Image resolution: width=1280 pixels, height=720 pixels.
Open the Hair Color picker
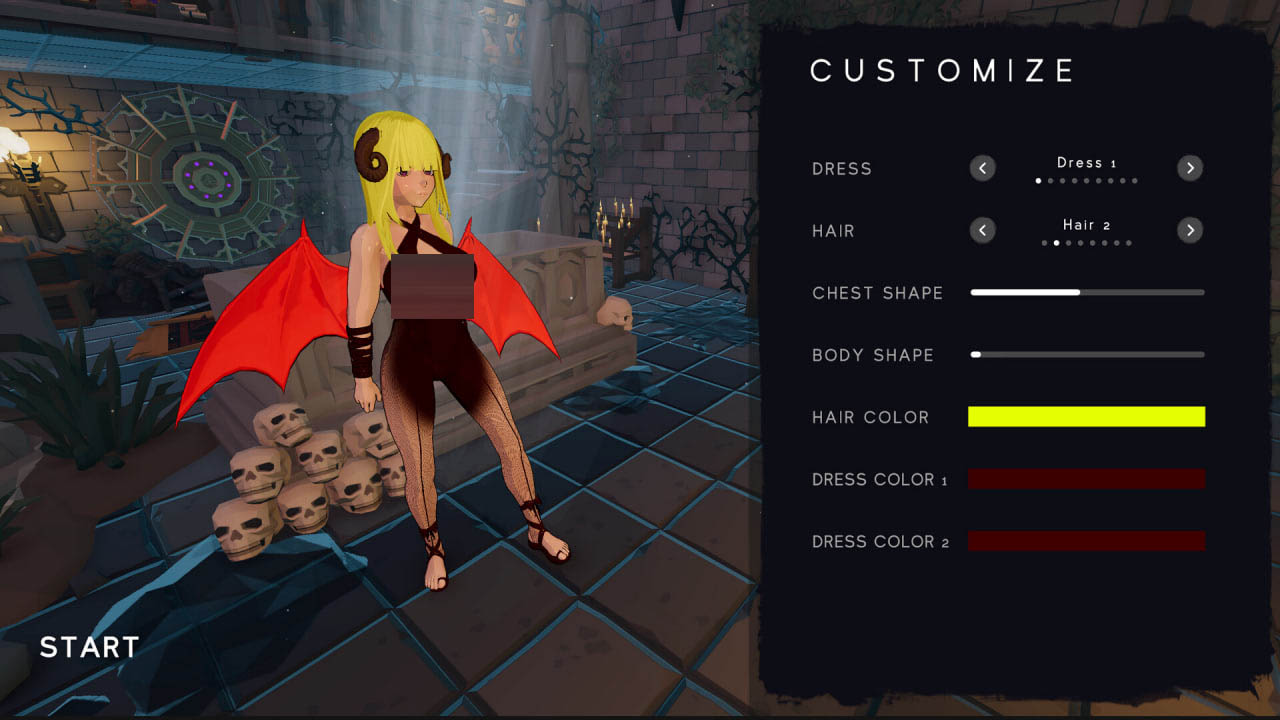1086,417
